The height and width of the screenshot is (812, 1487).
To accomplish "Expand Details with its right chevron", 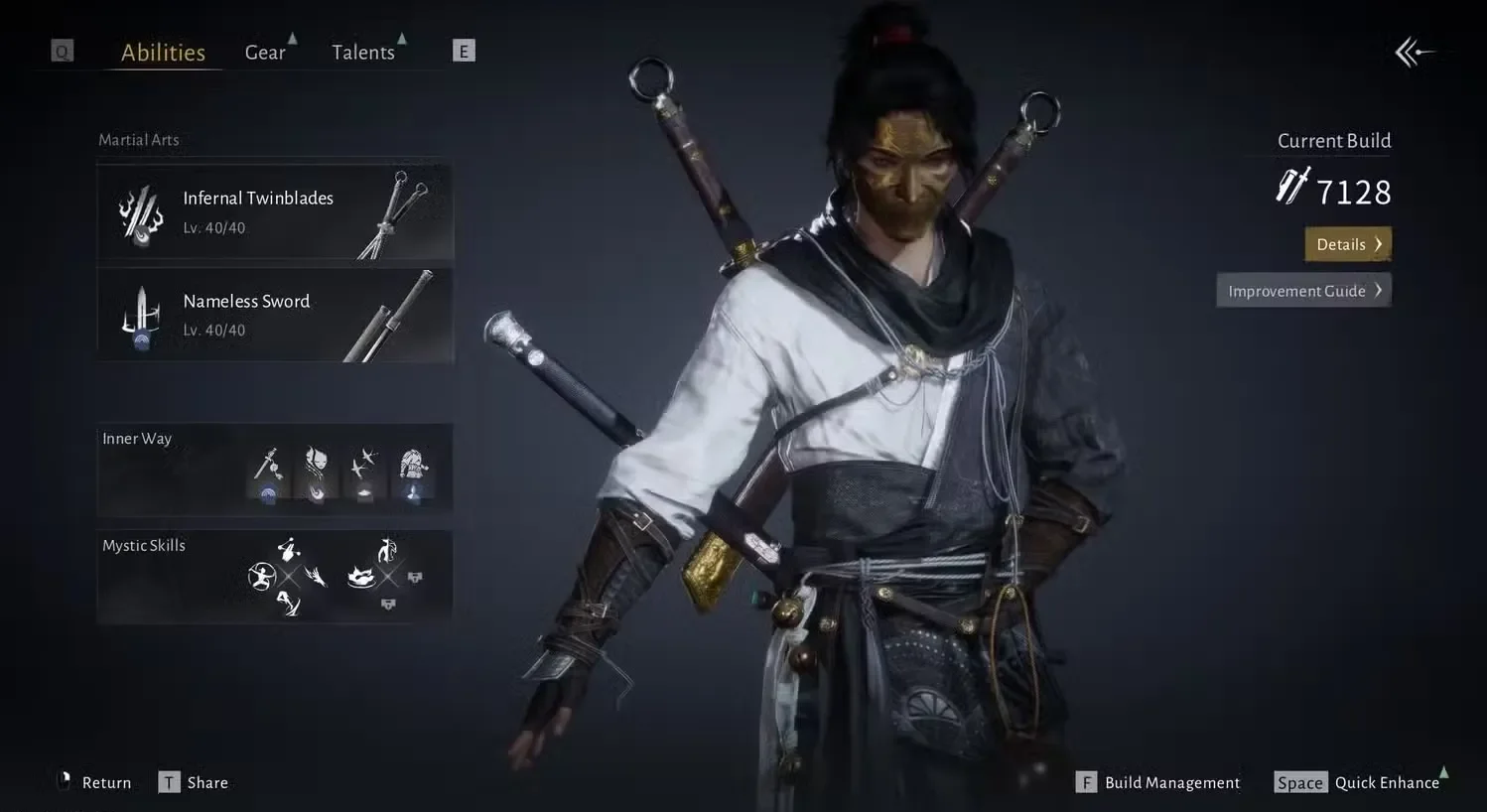I will point(1379,243).
